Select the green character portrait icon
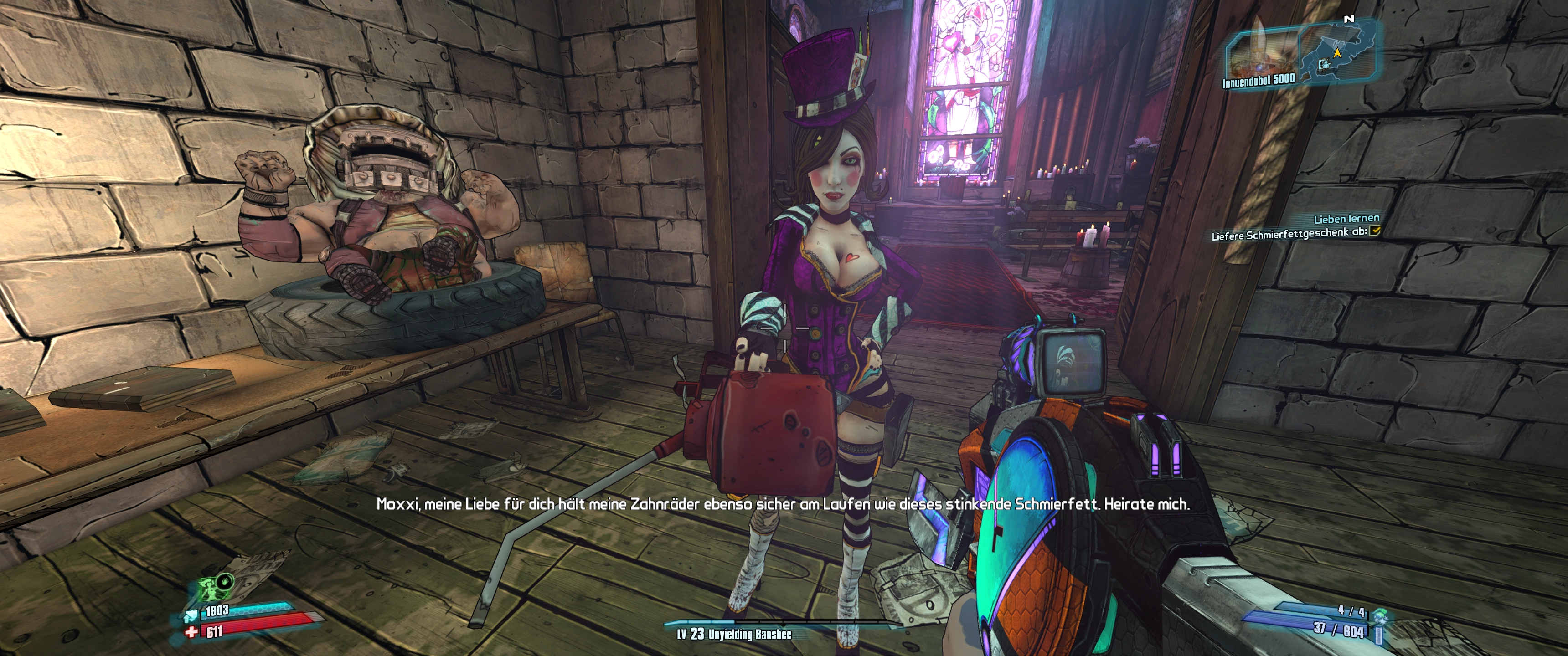 tap(208, 590)
